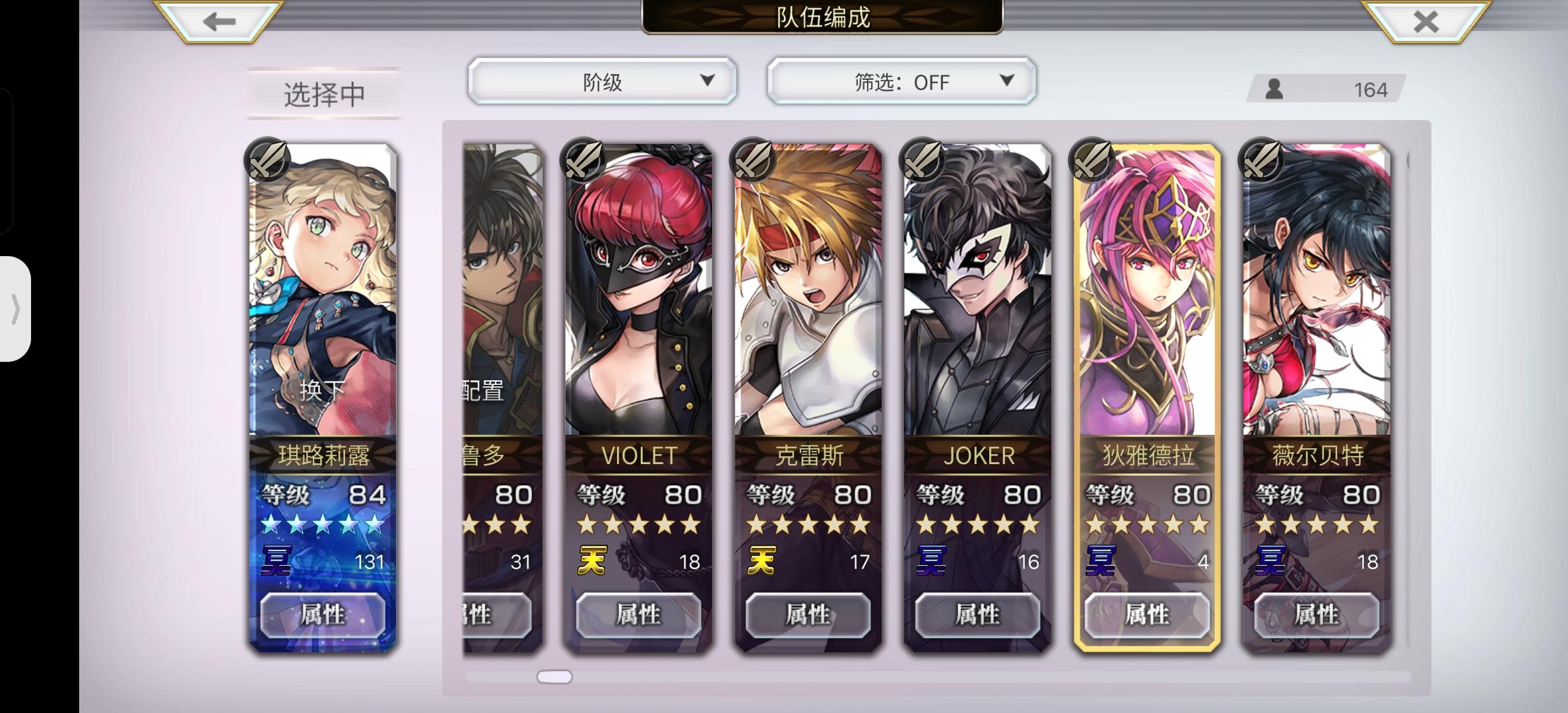1568x713 pixels.
Task: Open the 筛选 filter dropdown
Action: pos(900,81)
